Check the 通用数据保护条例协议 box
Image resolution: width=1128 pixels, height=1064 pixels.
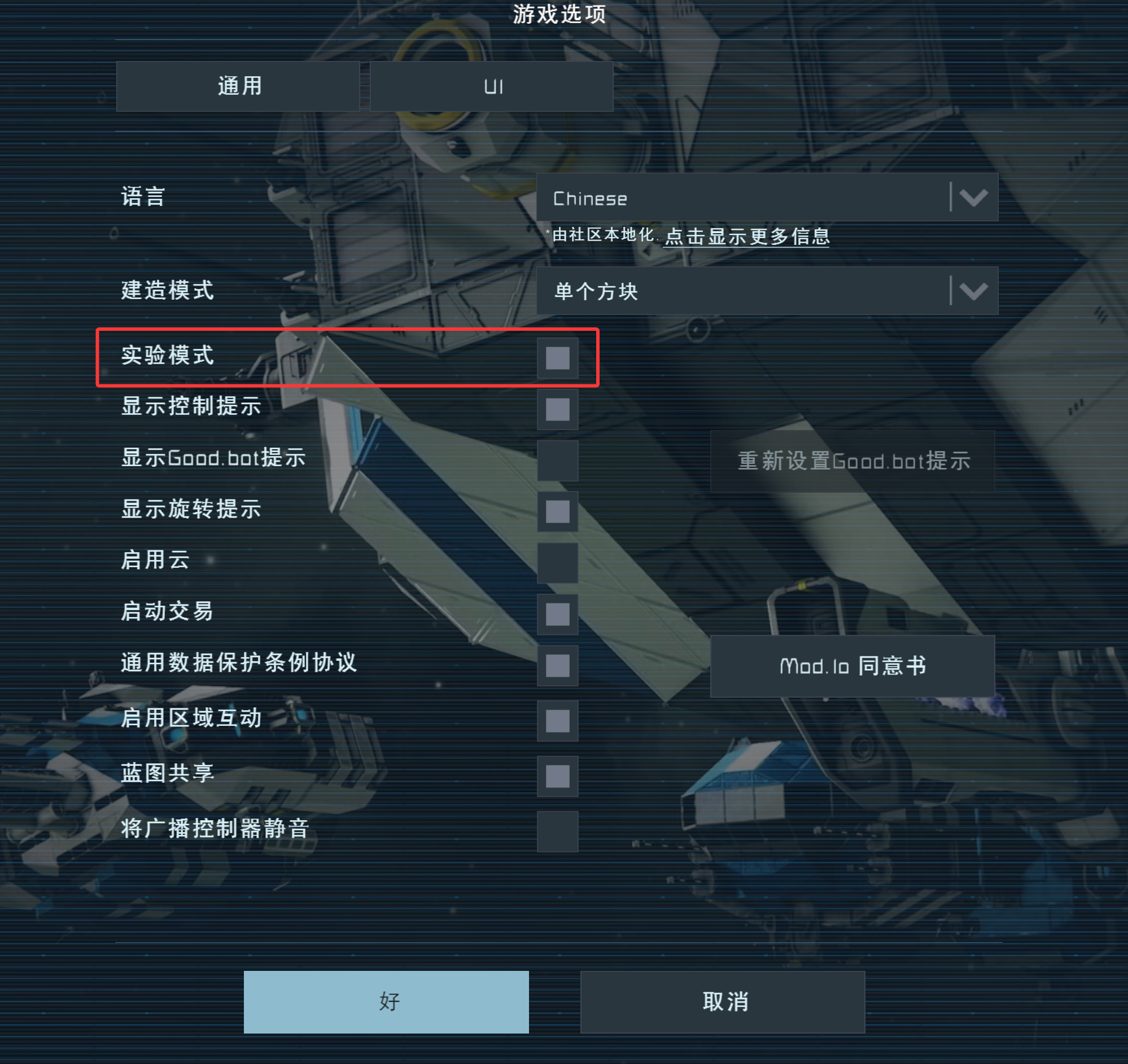557,667
